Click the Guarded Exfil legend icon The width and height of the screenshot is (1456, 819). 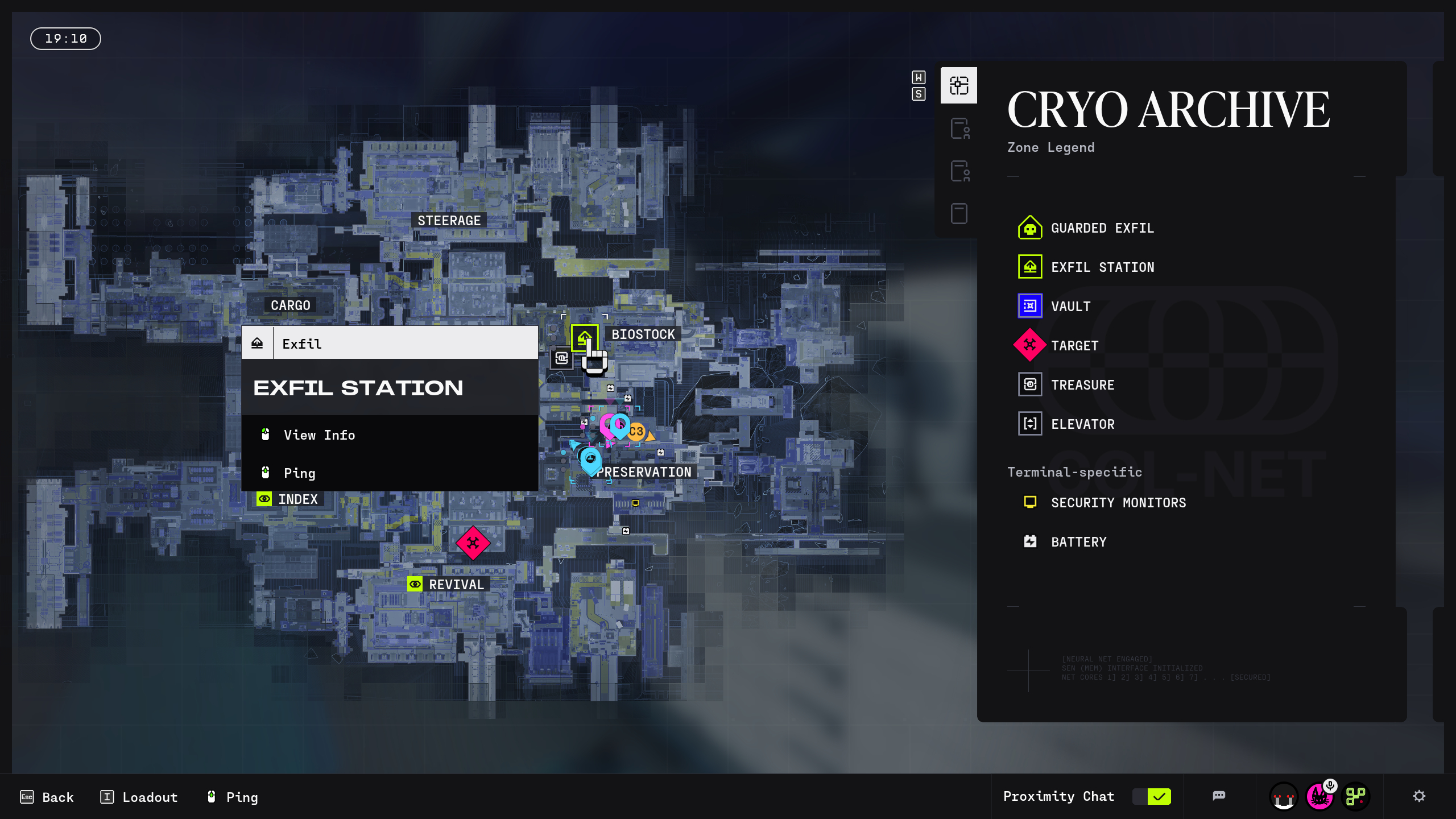tap(1029, 227)
